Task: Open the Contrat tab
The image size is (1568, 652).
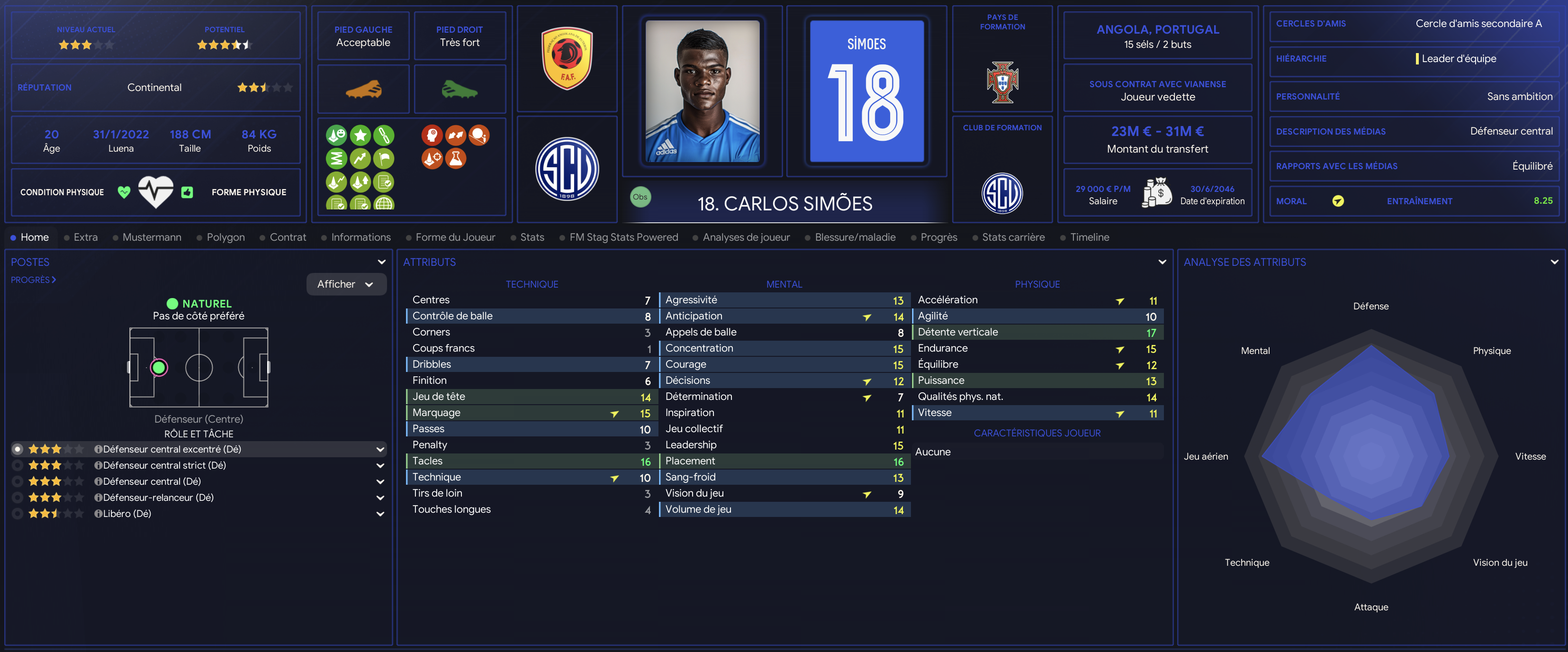Action: coord(287,237)
